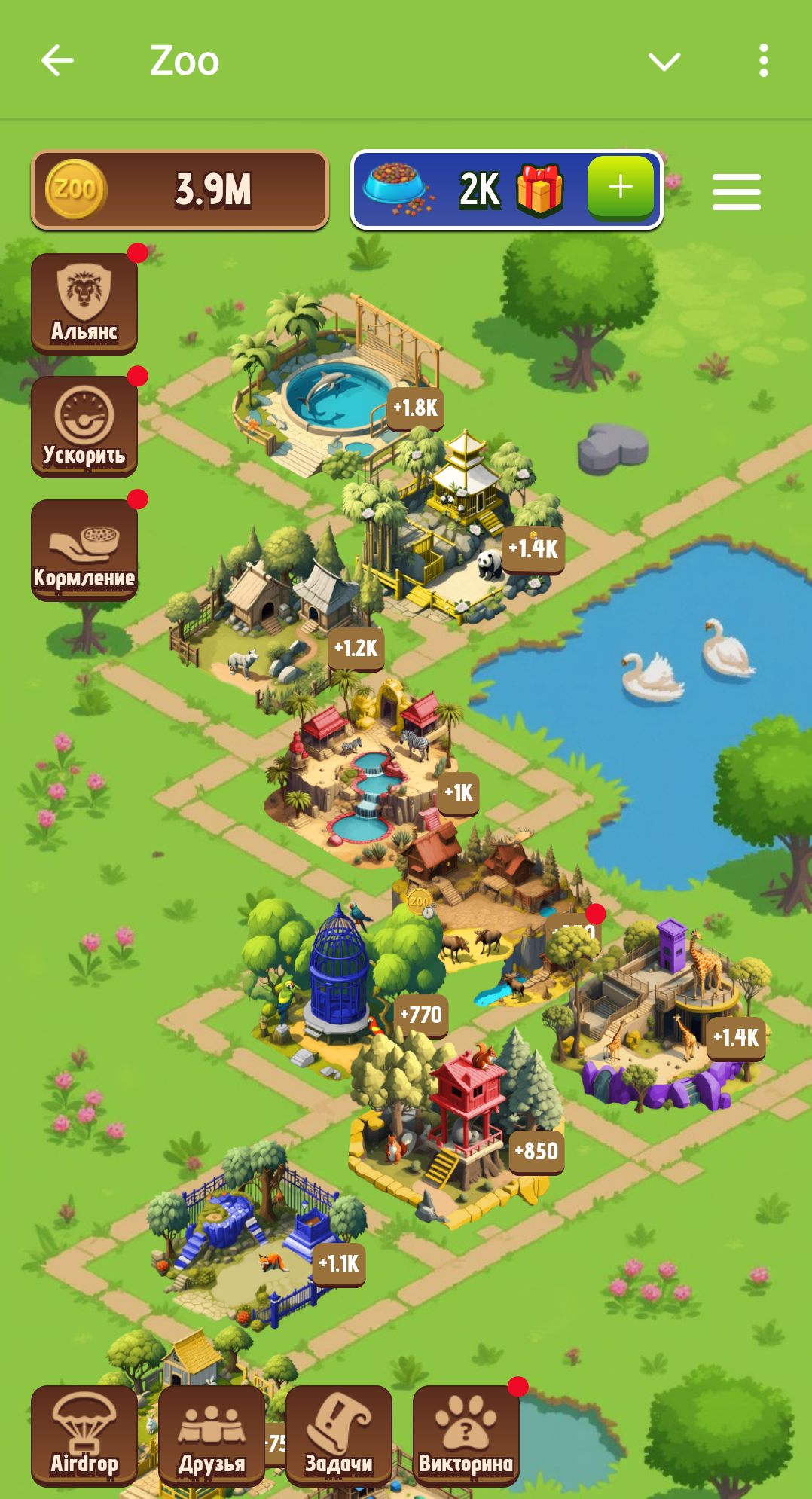Collect +850 from the squirrel treehouse
Image resolution: width=812 pixels, height=1499 pixels.
click(x=536, y=1152)
